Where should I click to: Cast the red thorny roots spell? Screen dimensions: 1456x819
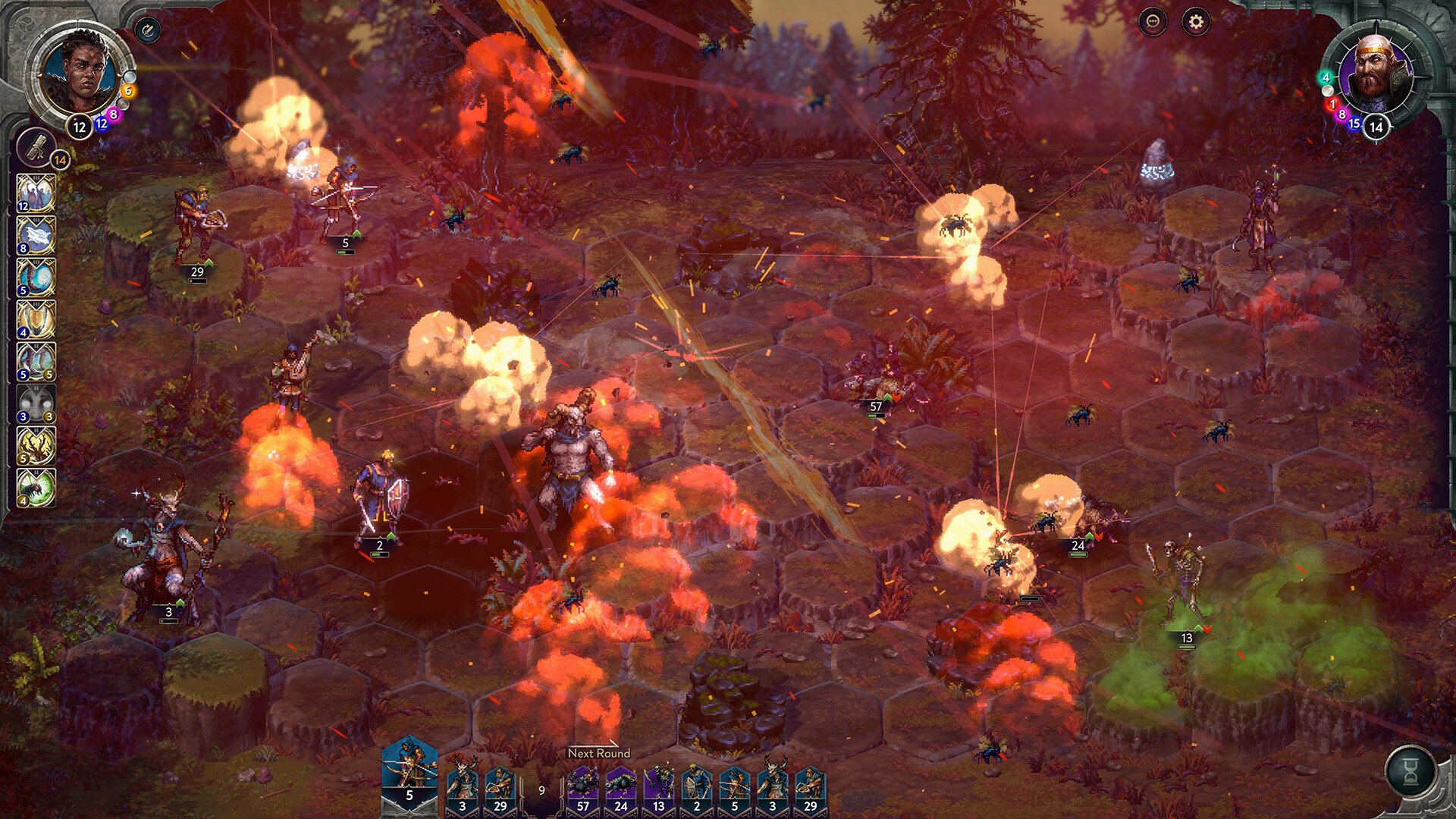(x=36, y=445)
